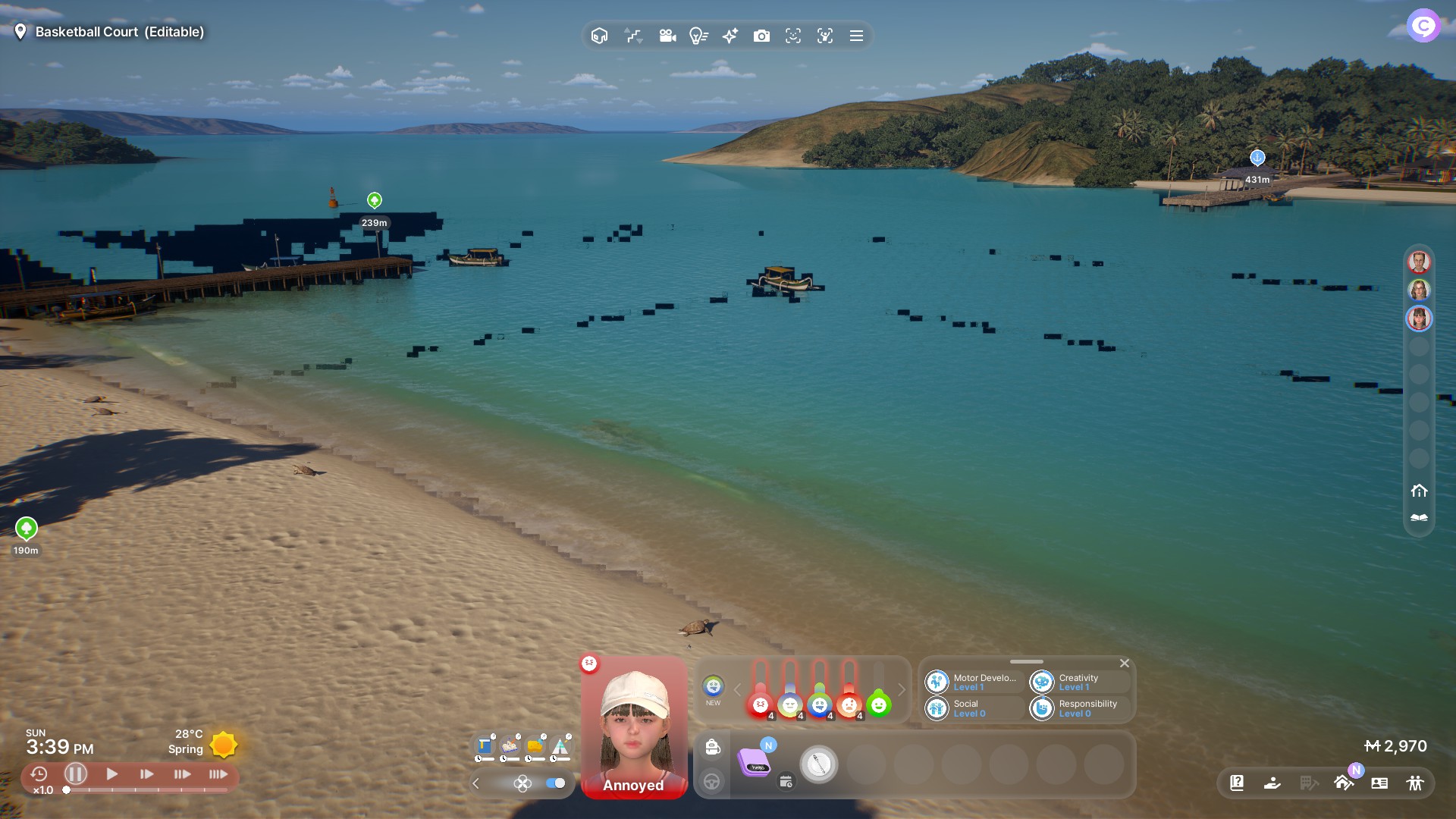
Task: Select the purple smartphone item
Action: click(x=755, y=762)
